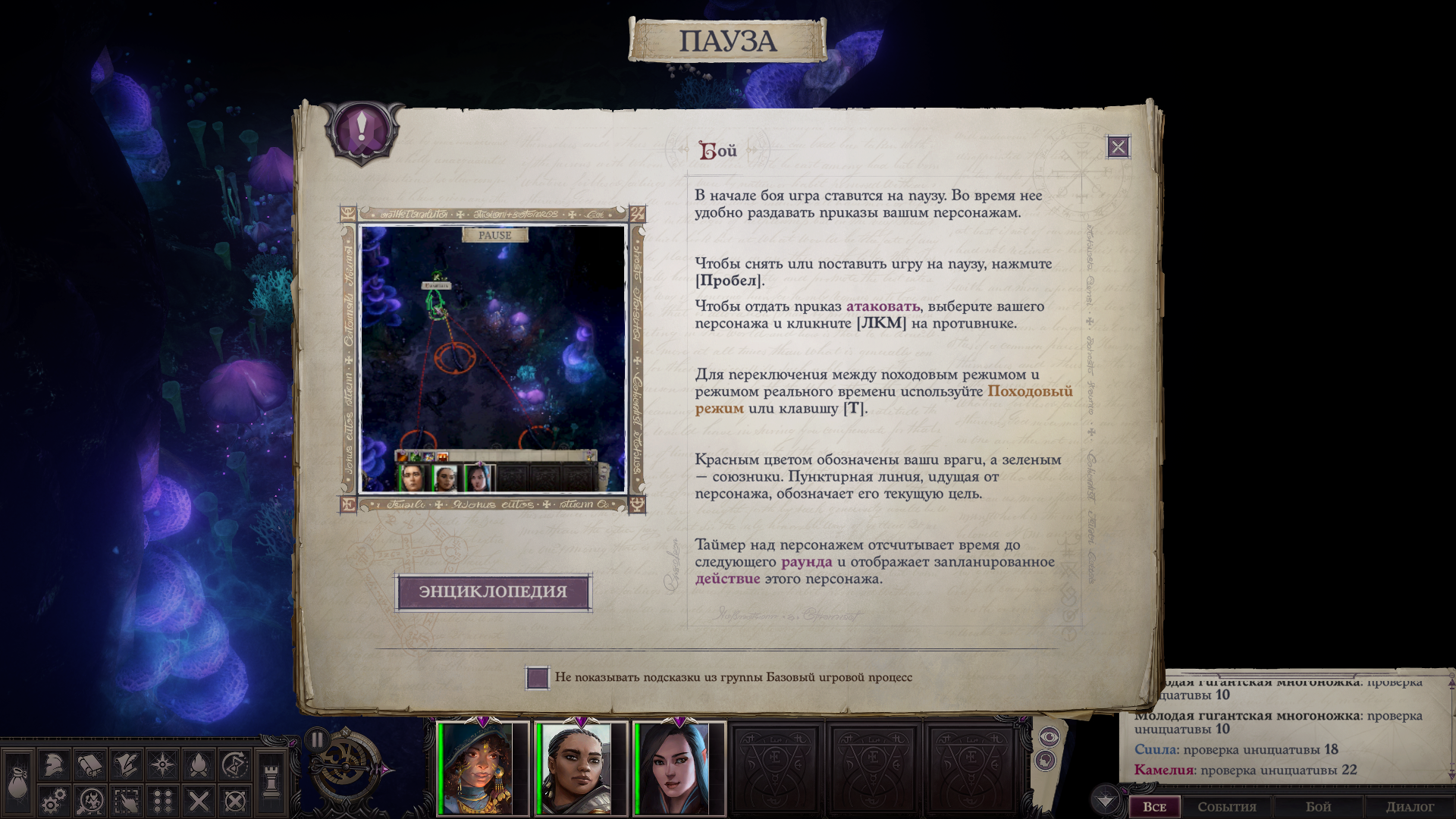
Task: Toggle the eye visibility icon near portraits
Action: pyautogui.click(x=1049, y=736)
